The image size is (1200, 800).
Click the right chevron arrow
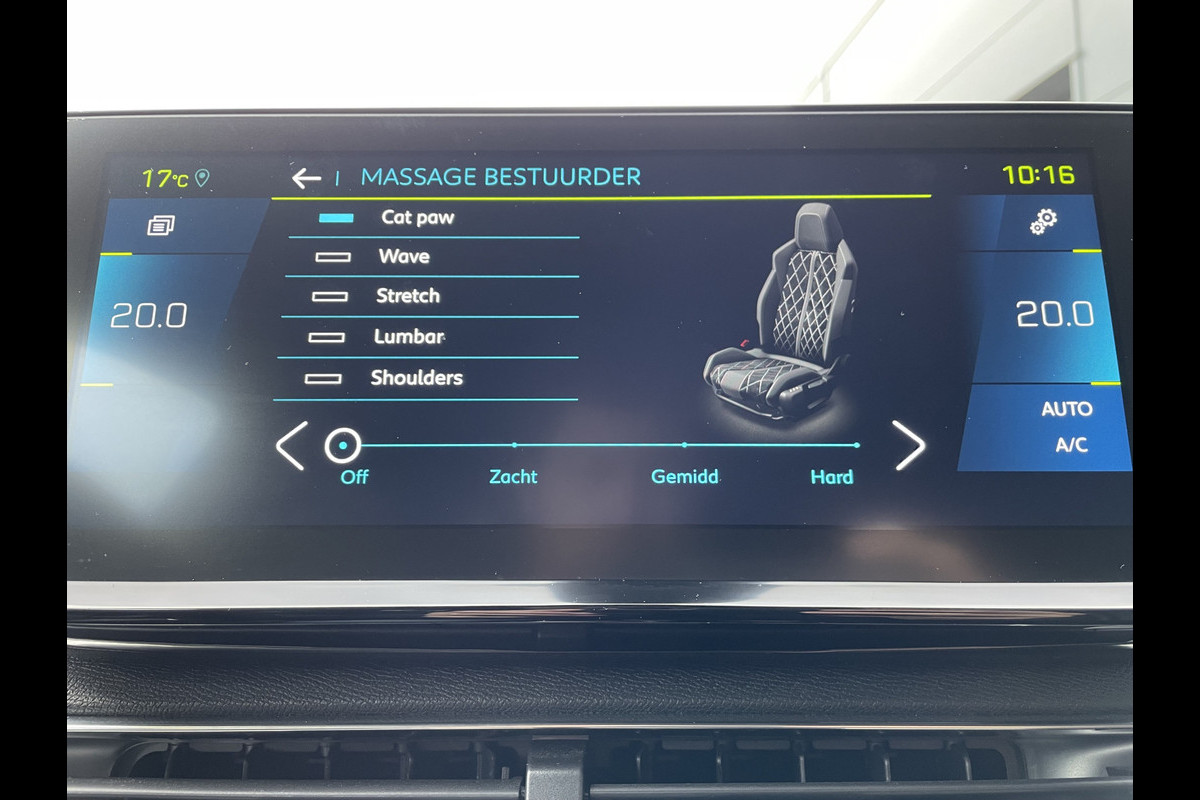(909, 446)
